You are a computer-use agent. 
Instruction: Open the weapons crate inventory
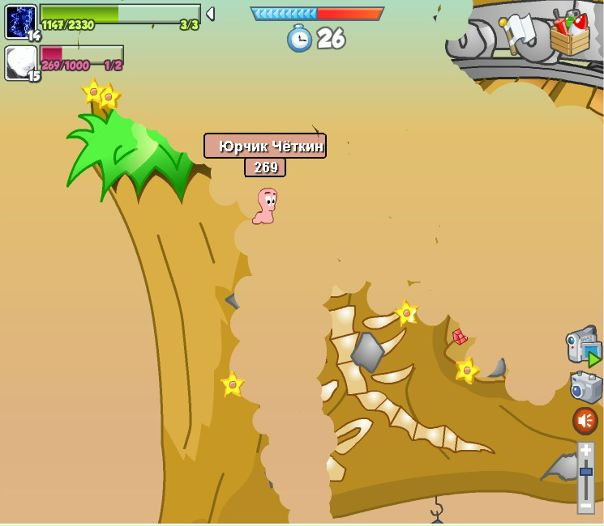coord(569,35)
